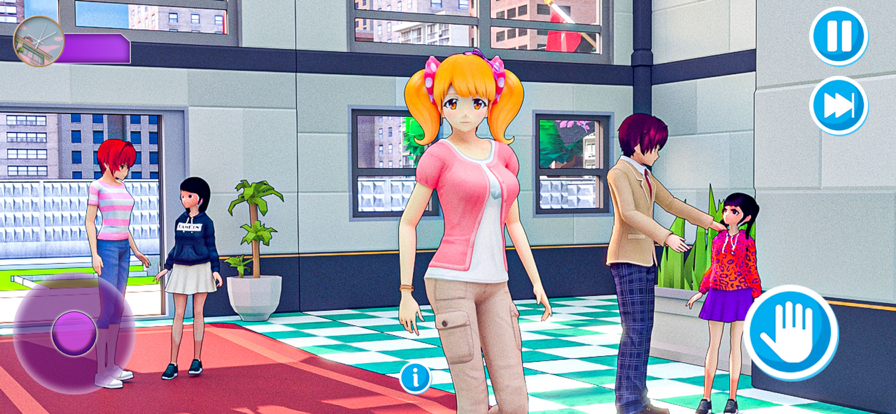Pause the game with the pause button
Viewport: 896px width, 414px height.
click(838, 37)
